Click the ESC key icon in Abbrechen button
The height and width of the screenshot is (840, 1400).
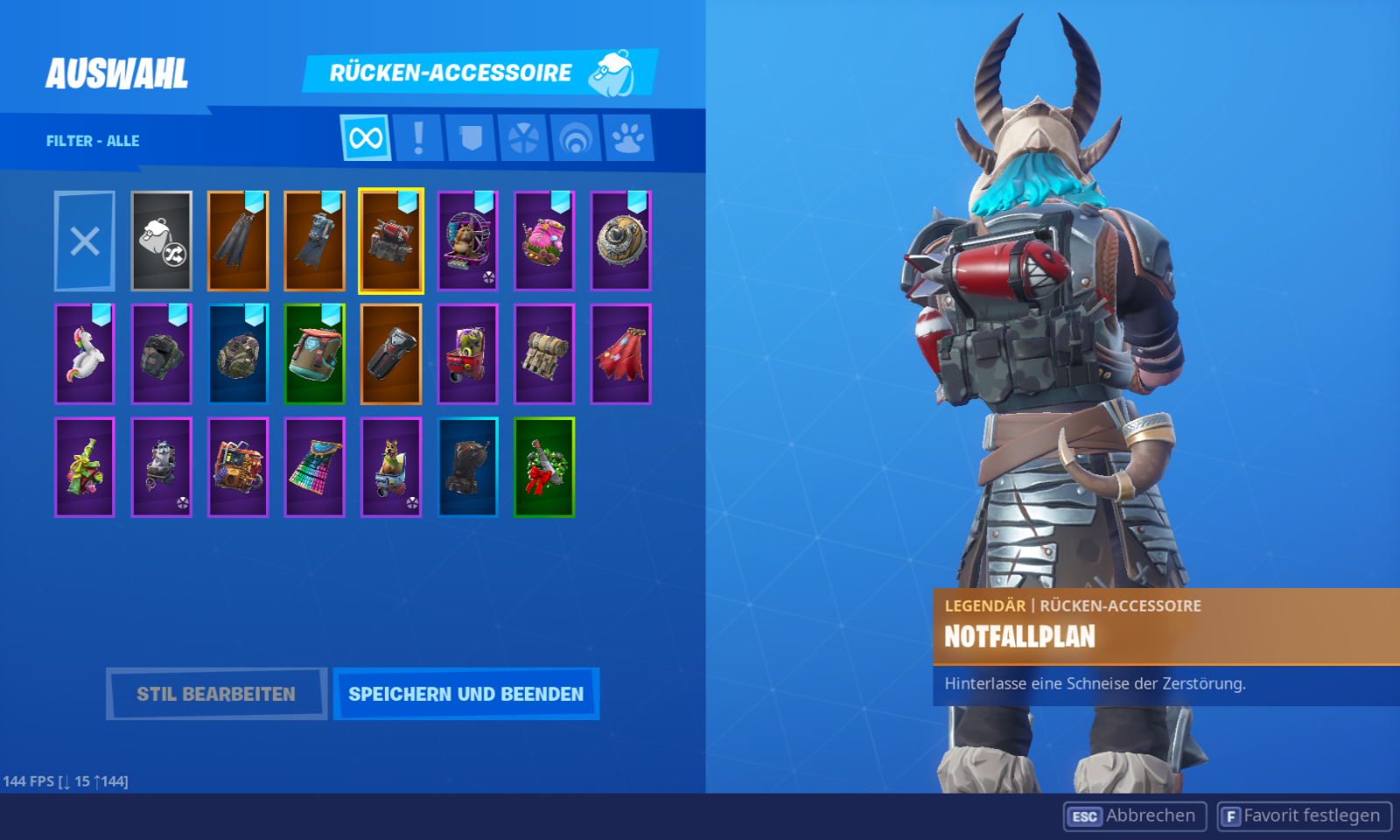point(1085,815)
